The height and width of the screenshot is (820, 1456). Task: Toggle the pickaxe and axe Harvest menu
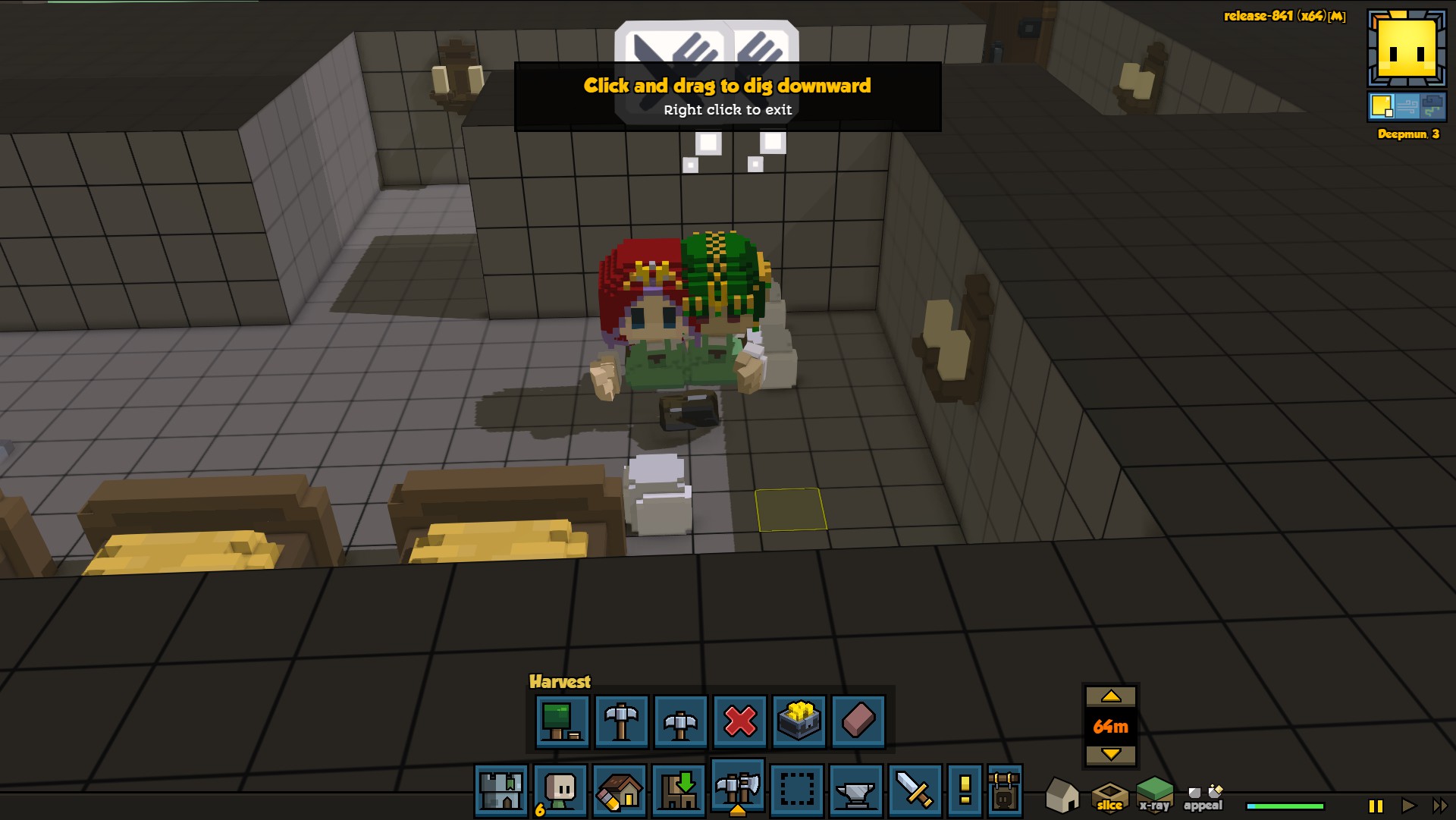(x=737, y=789)
